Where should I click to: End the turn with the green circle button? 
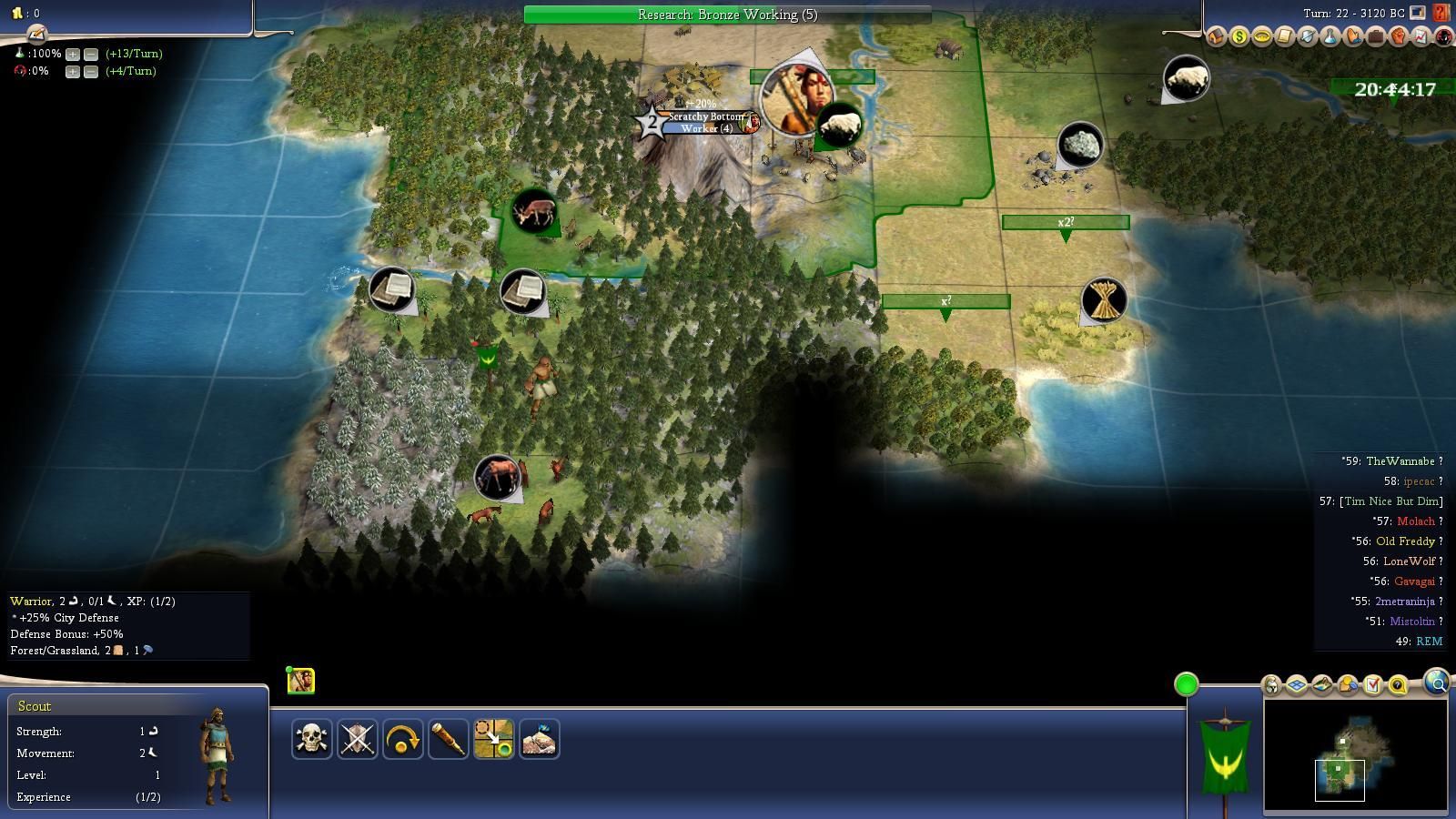tap(1186, 684)
